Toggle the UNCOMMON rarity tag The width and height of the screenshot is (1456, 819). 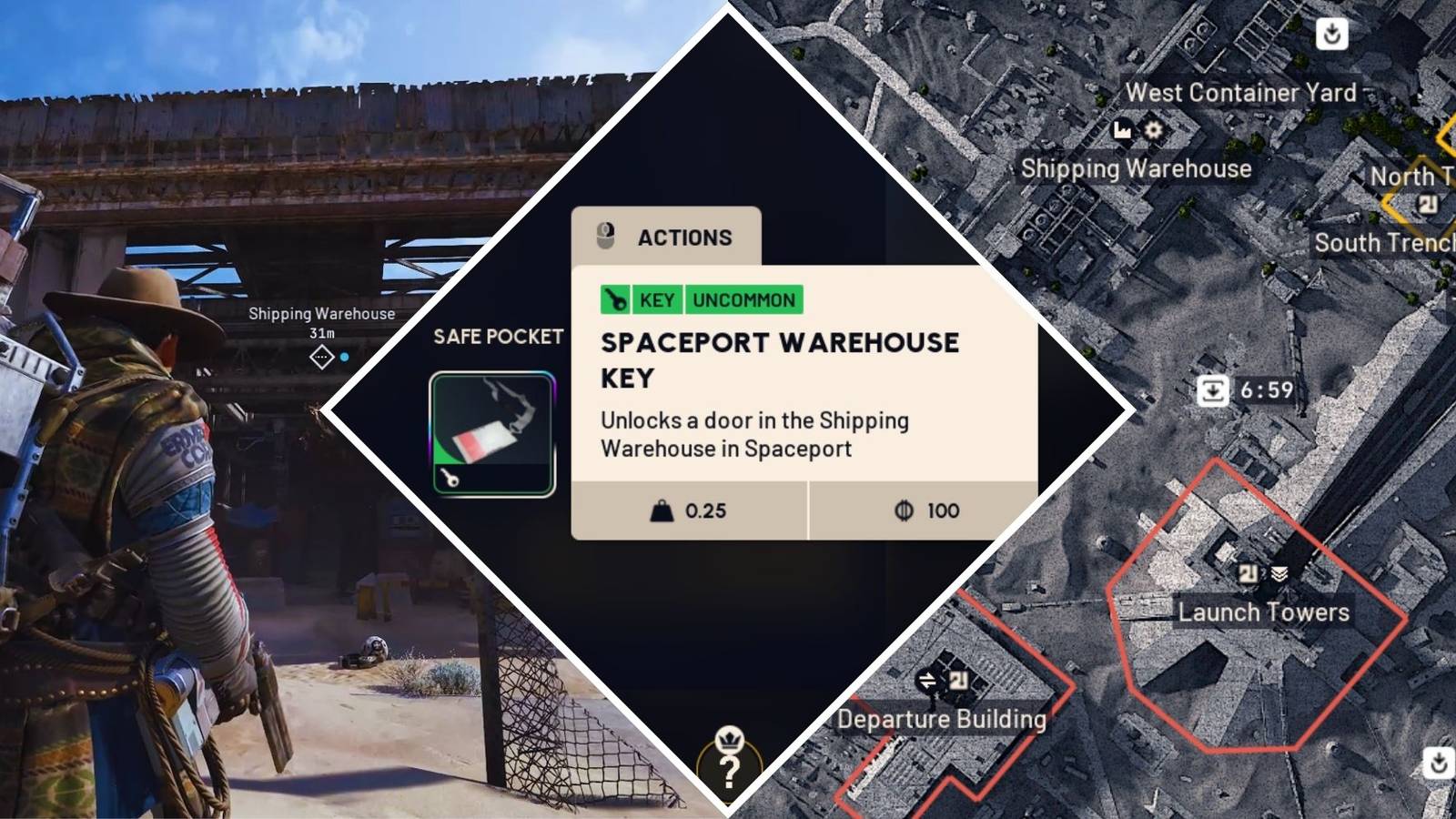tap(743, 300)
